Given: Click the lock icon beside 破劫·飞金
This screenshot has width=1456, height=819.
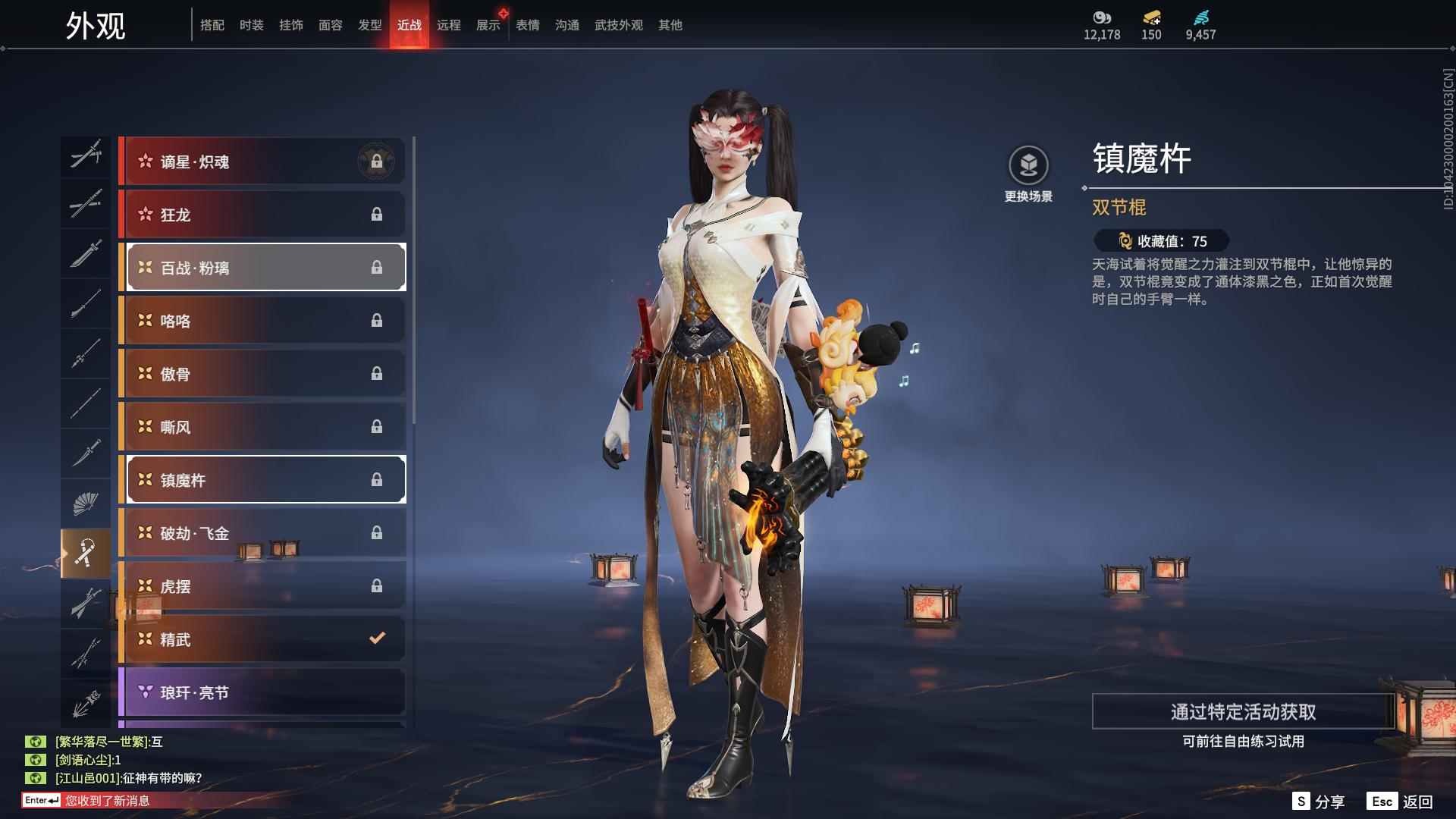Looking at the screenshot, I should 378,533.
